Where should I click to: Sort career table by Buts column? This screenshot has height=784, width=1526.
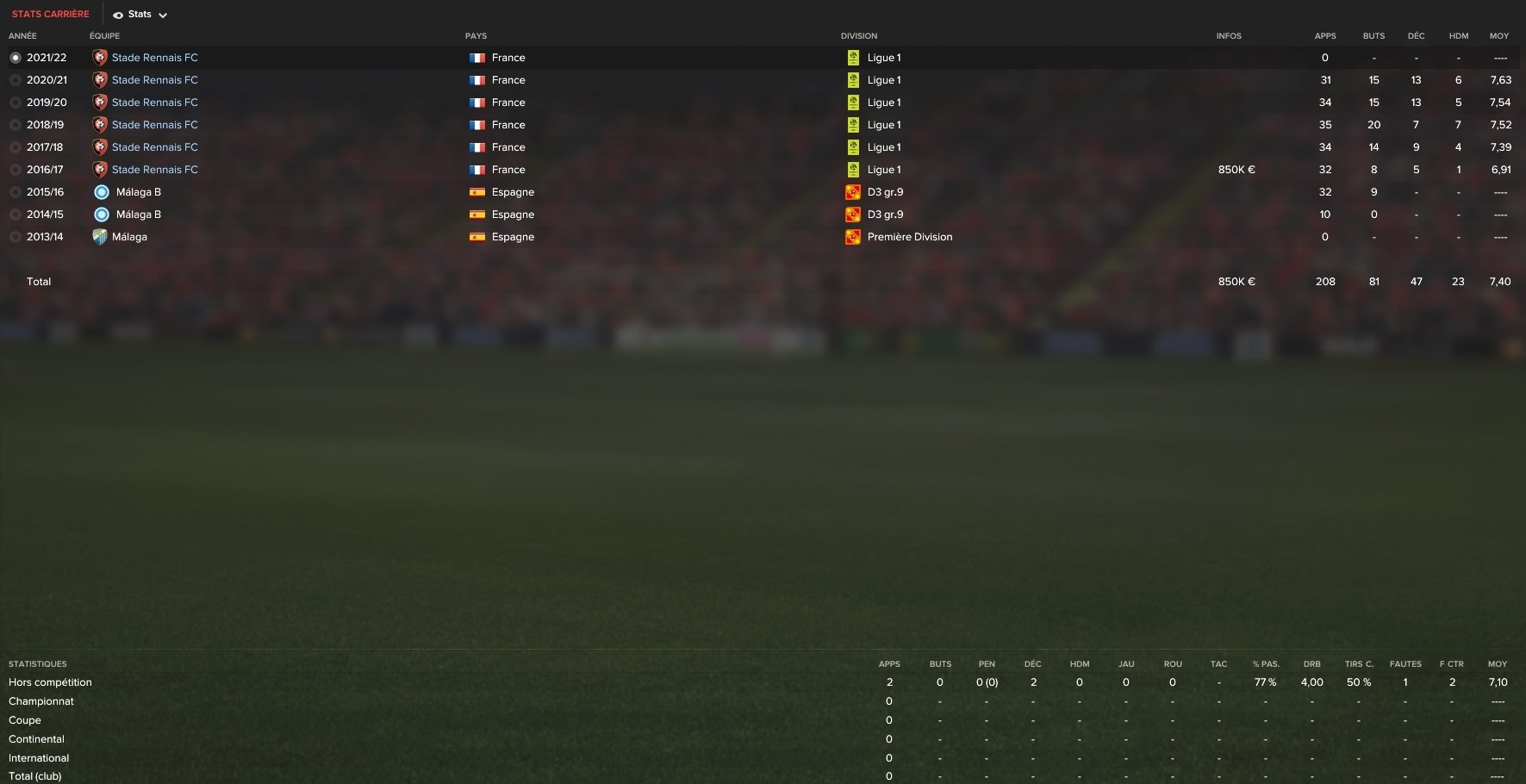click(1373, 36)
